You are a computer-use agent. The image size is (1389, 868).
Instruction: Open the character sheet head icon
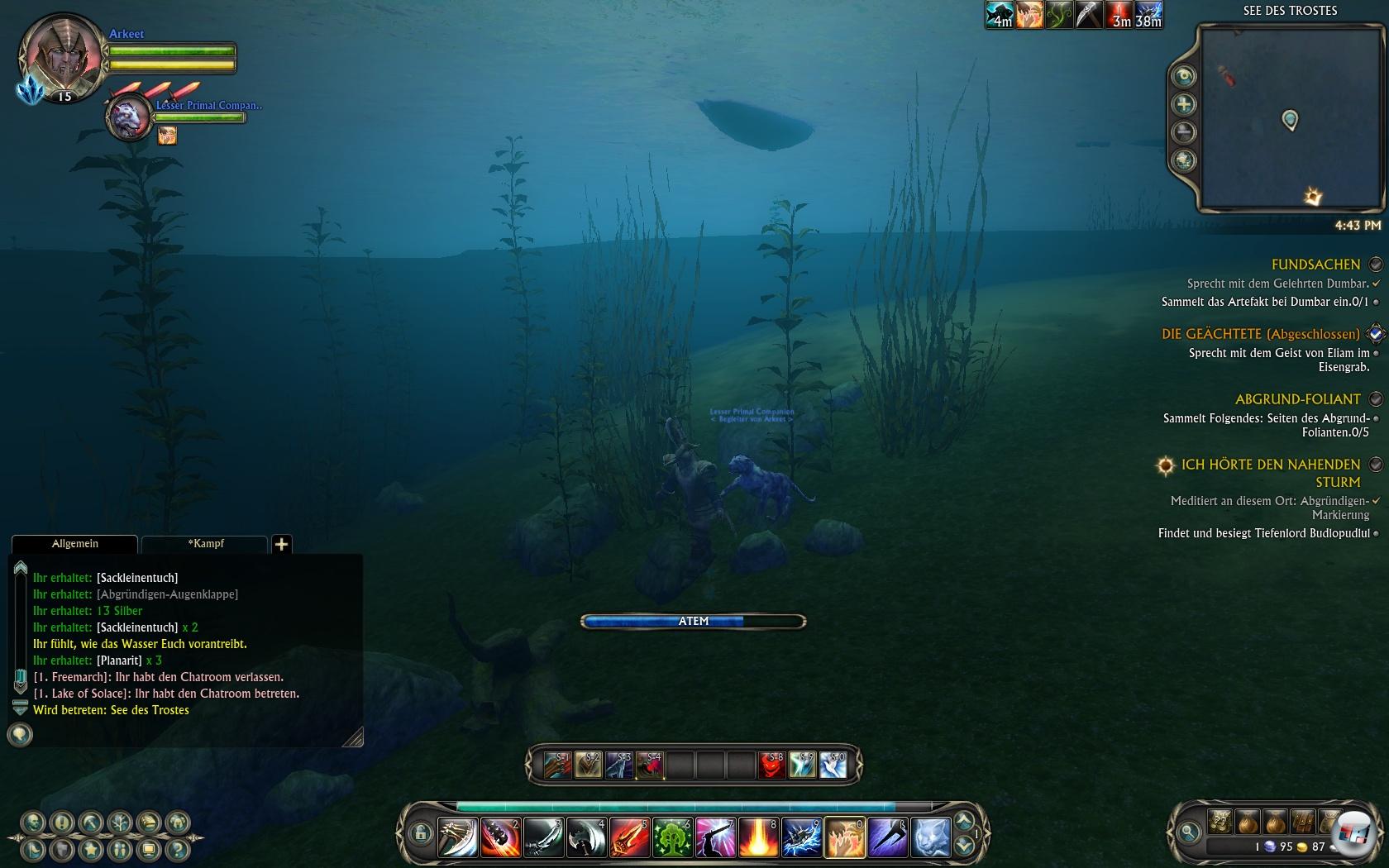point(34,823)
